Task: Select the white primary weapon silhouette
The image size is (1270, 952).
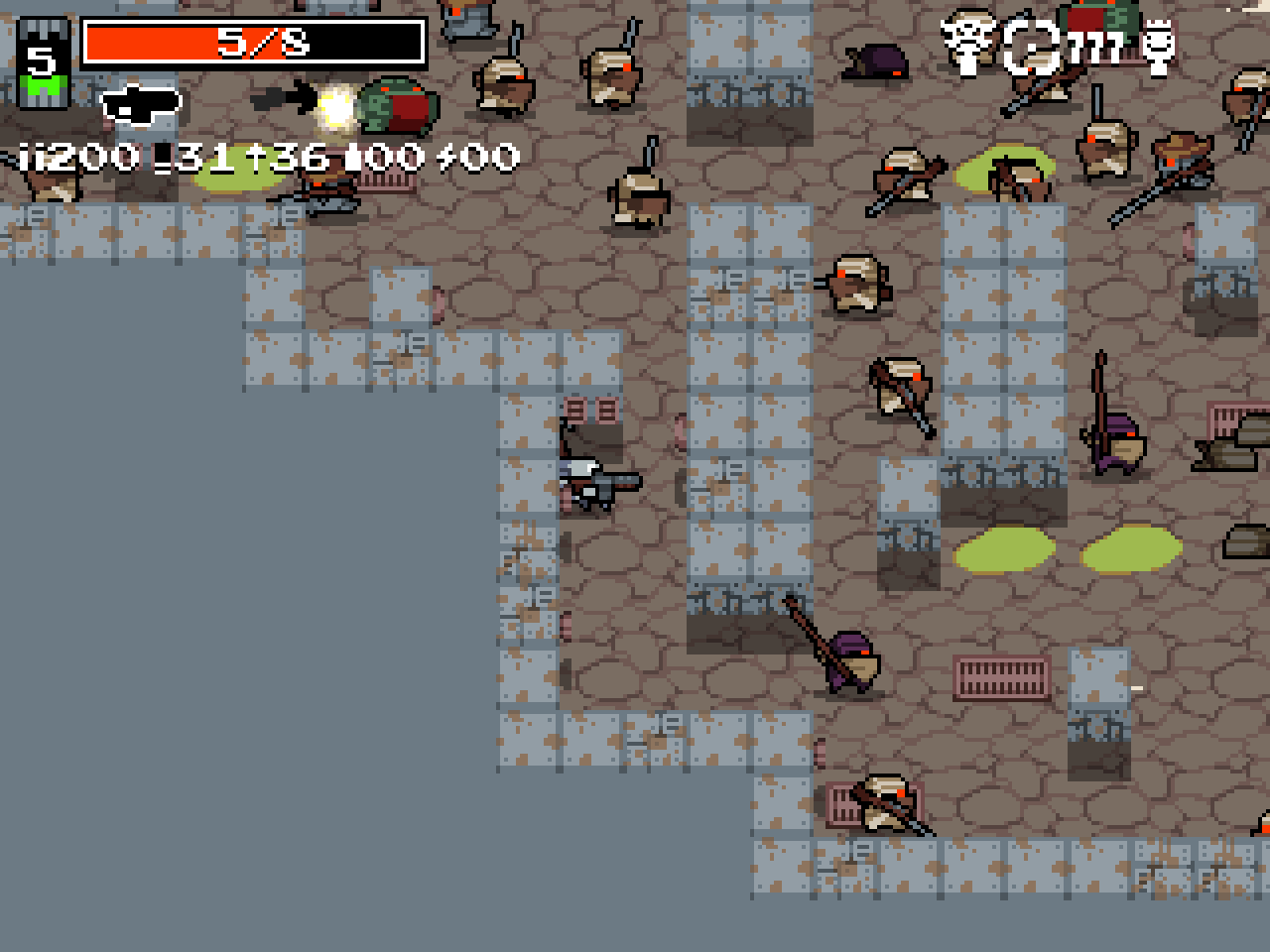Action: tap(142, 103)
